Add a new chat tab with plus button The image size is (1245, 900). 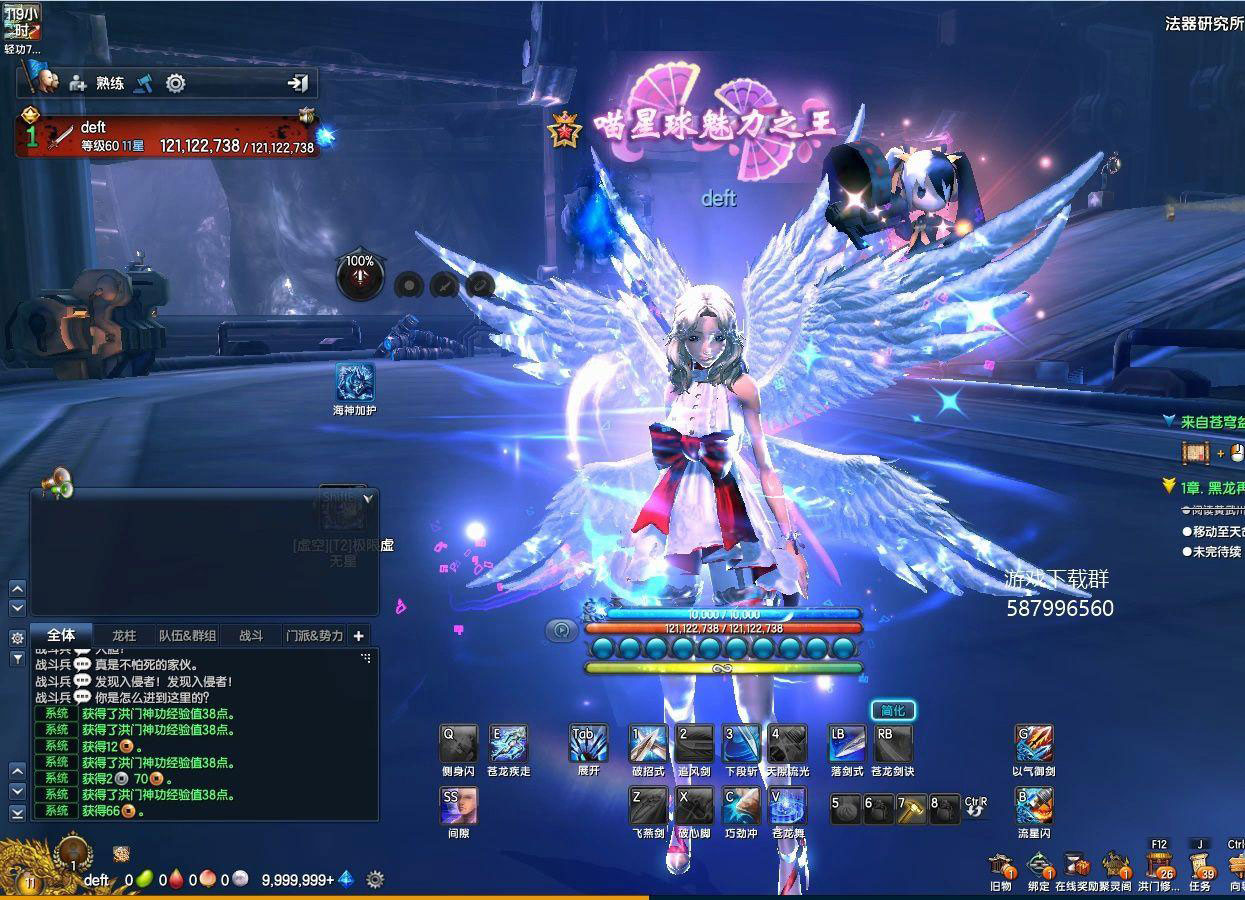pos(358,635)
